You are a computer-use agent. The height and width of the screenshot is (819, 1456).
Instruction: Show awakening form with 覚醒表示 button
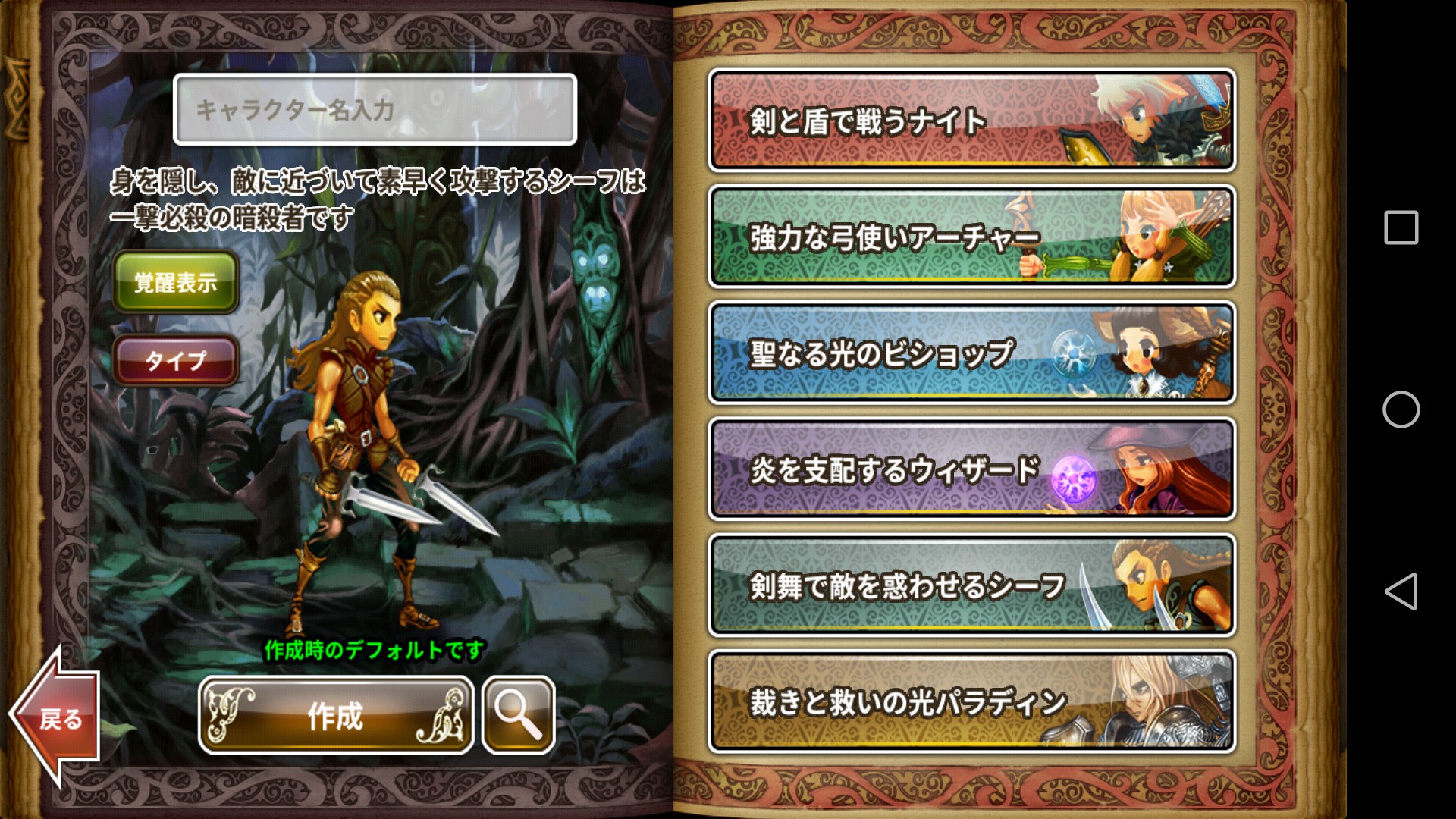[x=176, y=282]
